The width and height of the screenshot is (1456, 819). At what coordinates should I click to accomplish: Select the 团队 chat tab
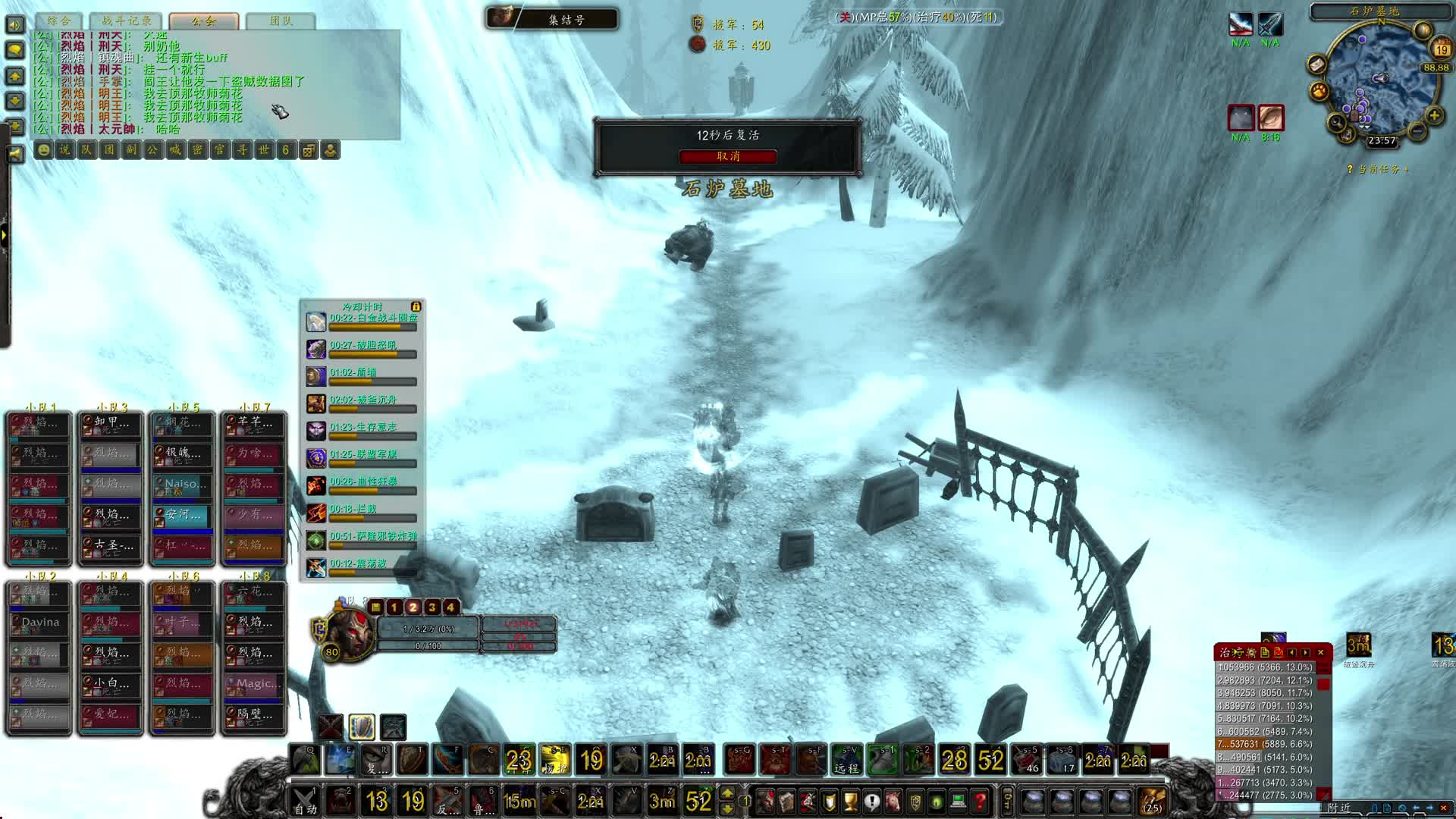point(281,20)
